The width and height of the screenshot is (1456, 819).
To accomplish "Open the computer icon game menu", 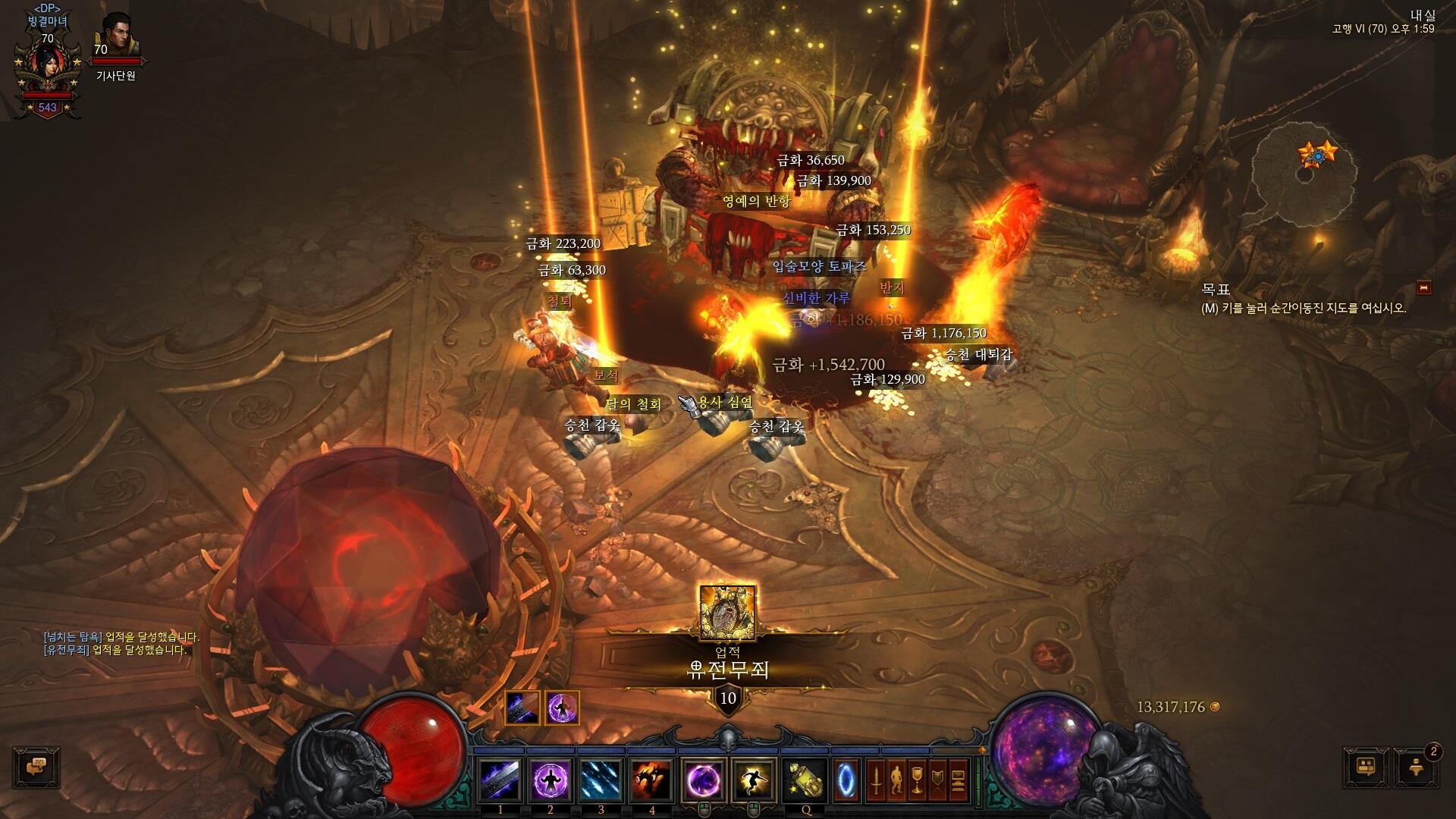I will coord(958,780).
